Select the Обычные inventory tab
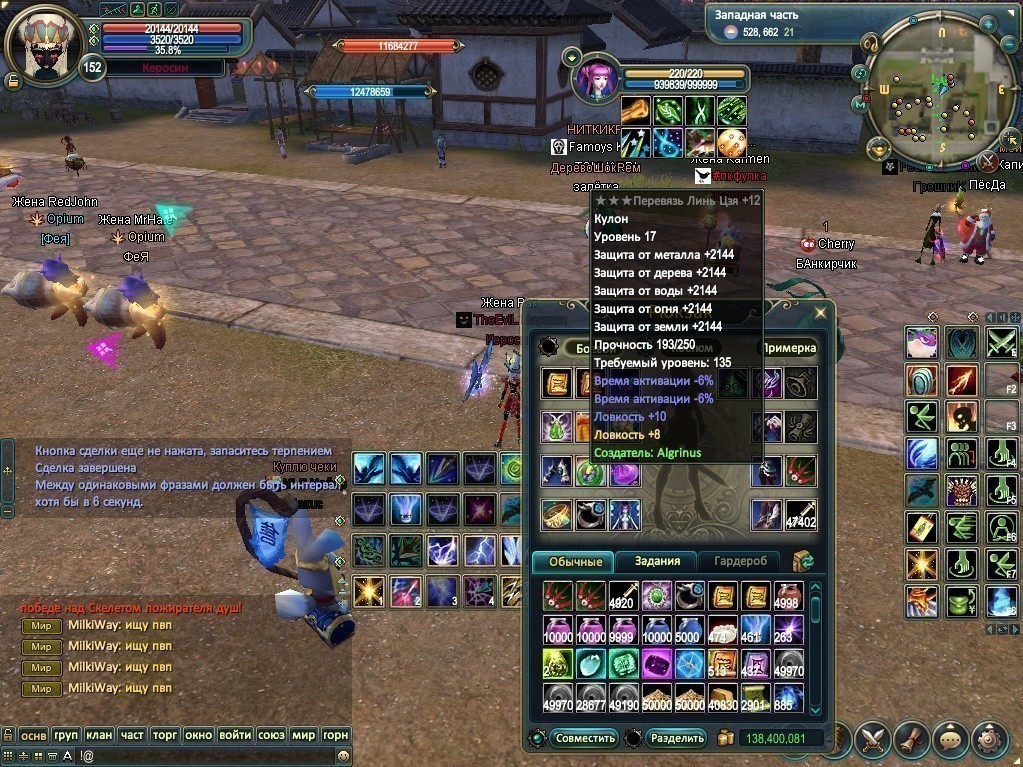 575,562
